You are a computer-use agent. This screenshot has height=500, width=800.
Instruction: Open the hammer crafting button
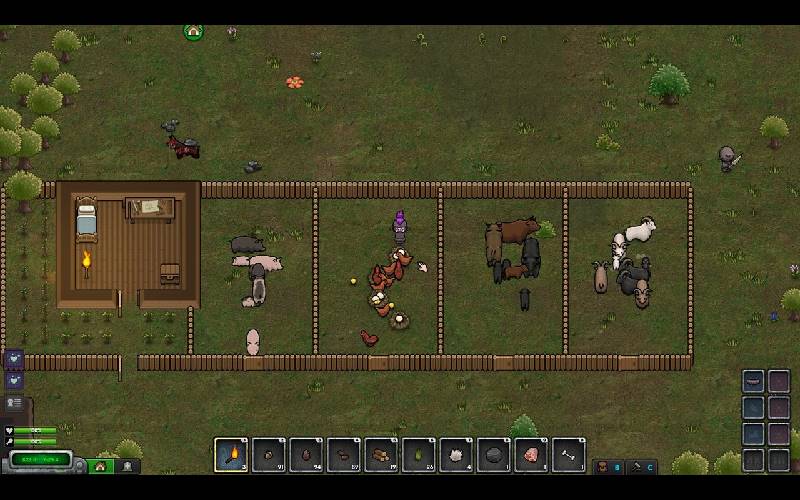click(x=637, y=466)
